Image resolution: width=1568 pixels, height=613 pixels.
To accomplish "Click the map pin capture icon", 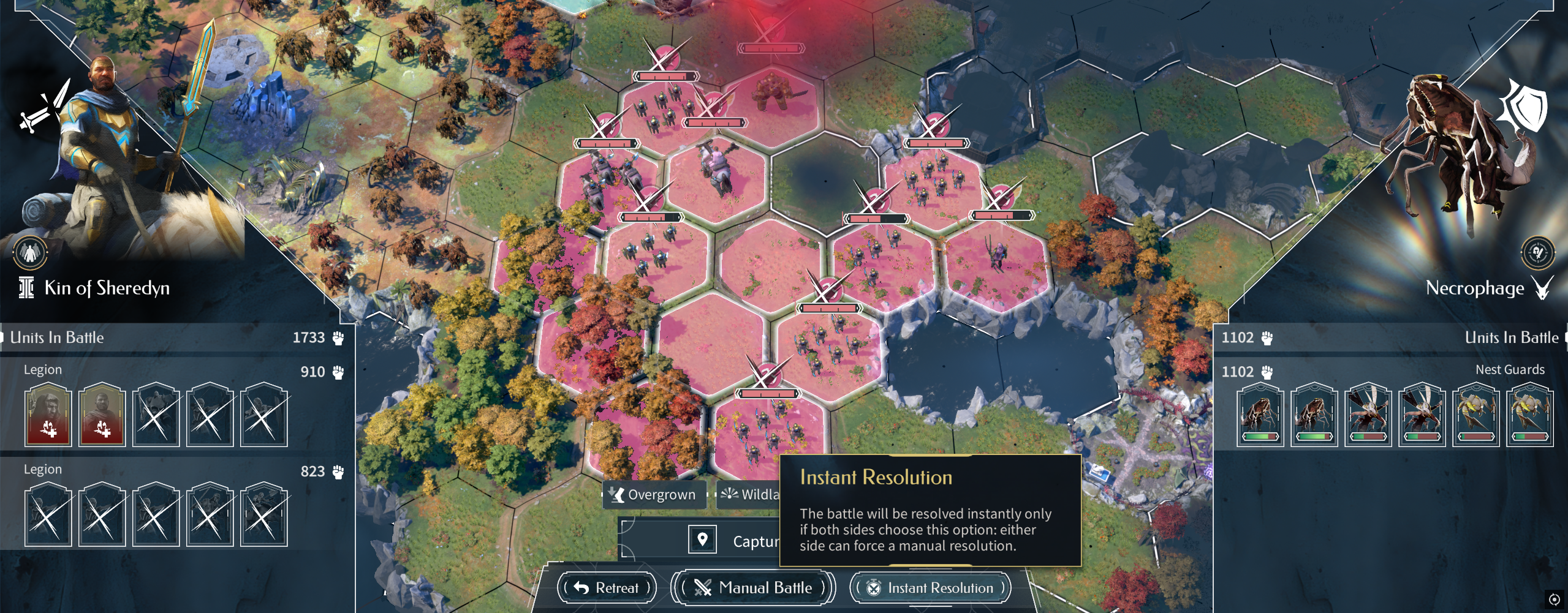I will (x=702, y=540).
